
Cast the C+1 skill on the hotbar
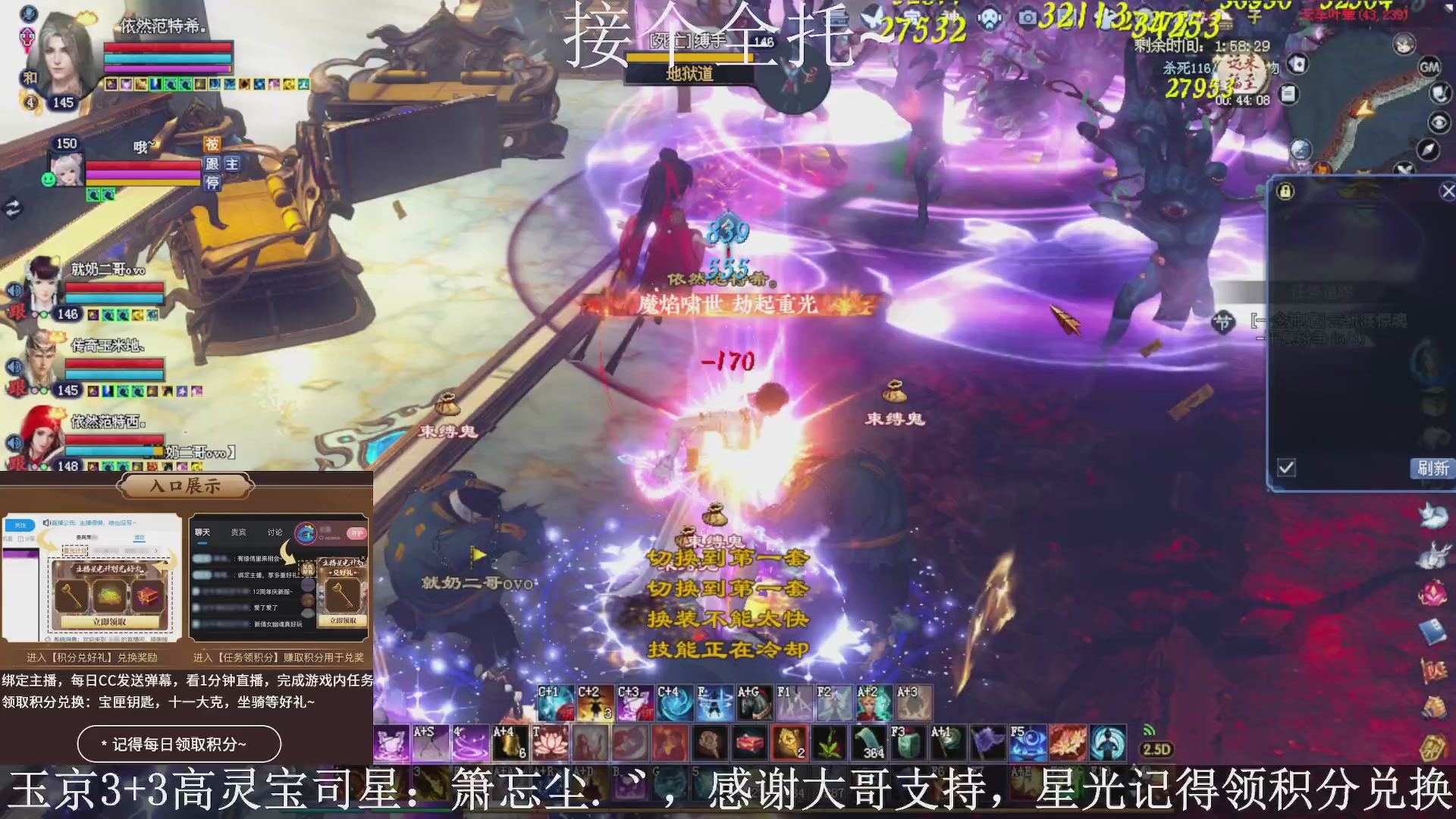coord(555,701)
